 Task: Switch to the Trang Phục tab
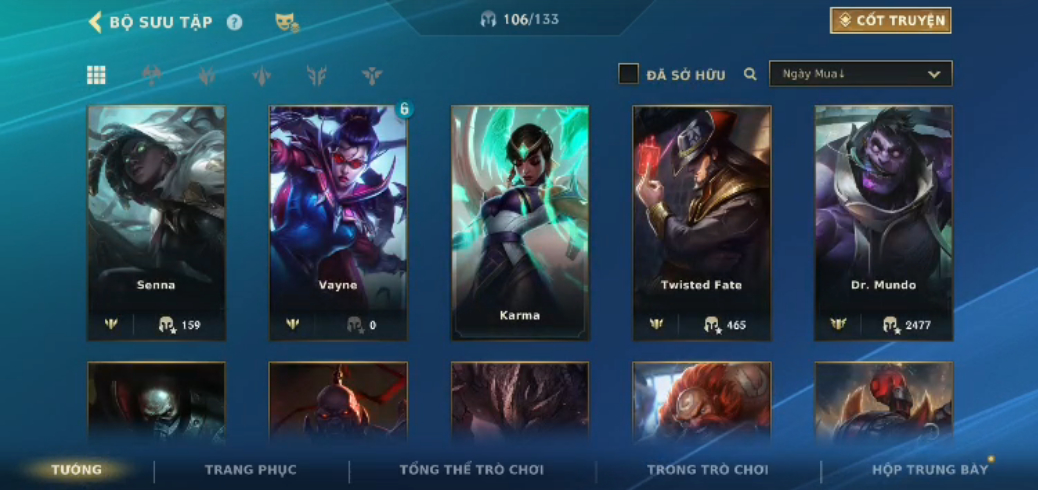[251, 470]
